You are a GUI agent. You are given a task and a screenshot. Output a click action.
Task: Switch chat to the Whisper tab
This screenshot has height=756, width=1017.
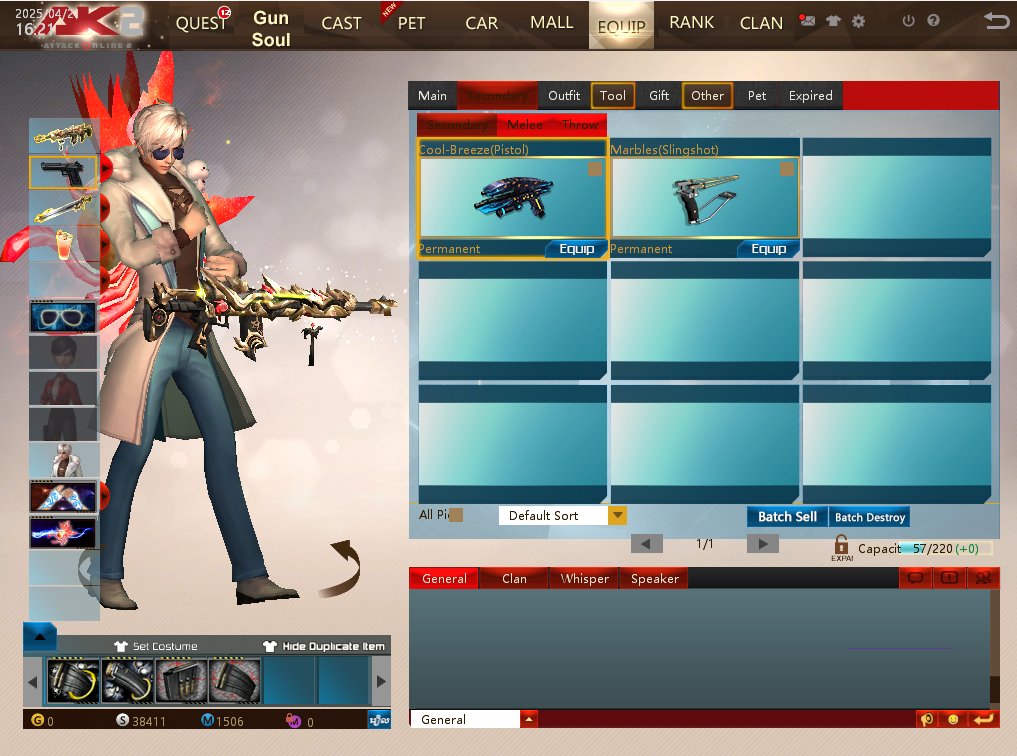[x=584, y=579]
